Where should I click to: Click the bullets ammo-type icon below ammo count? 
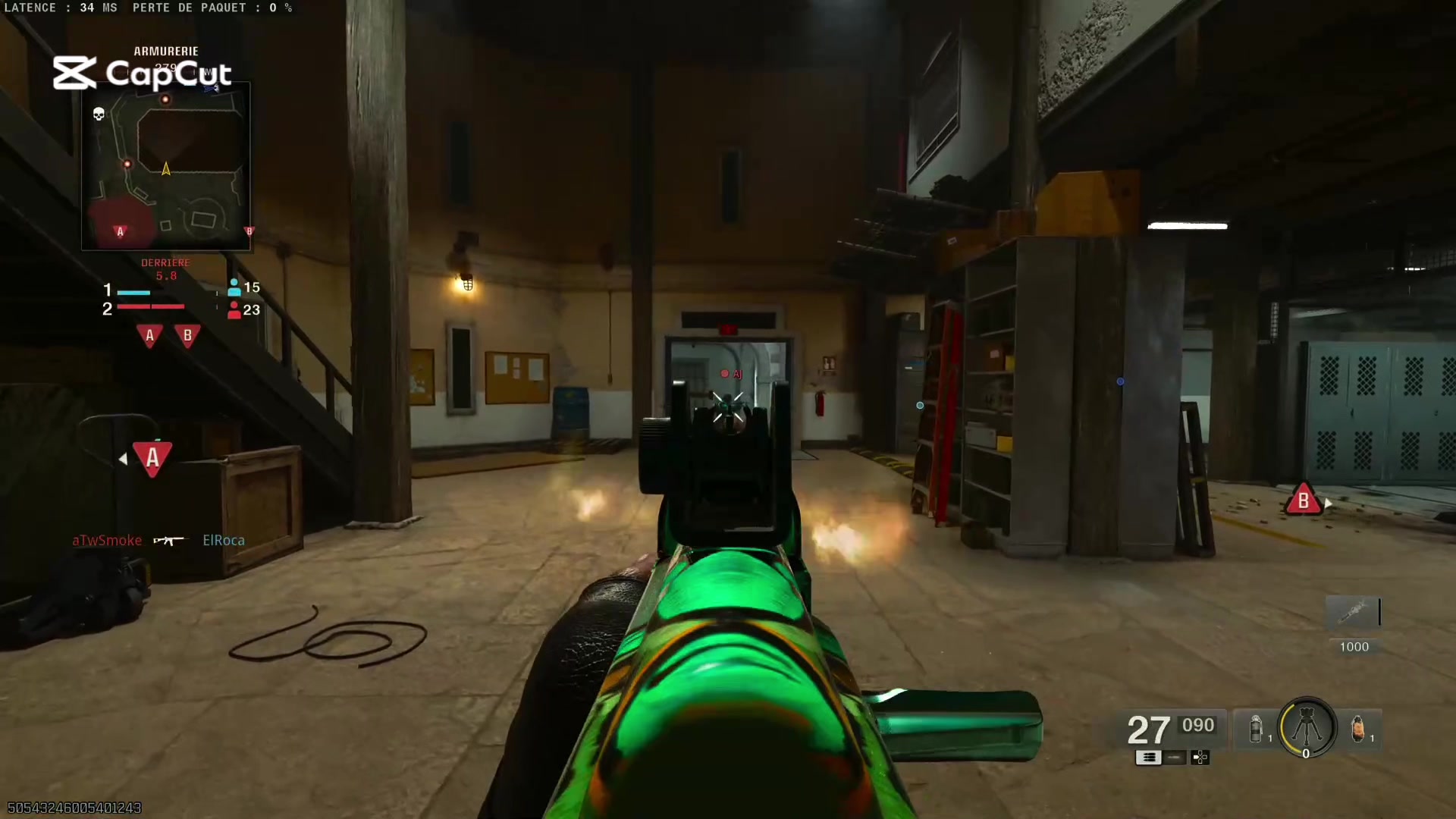click(x=1148, y=758)
